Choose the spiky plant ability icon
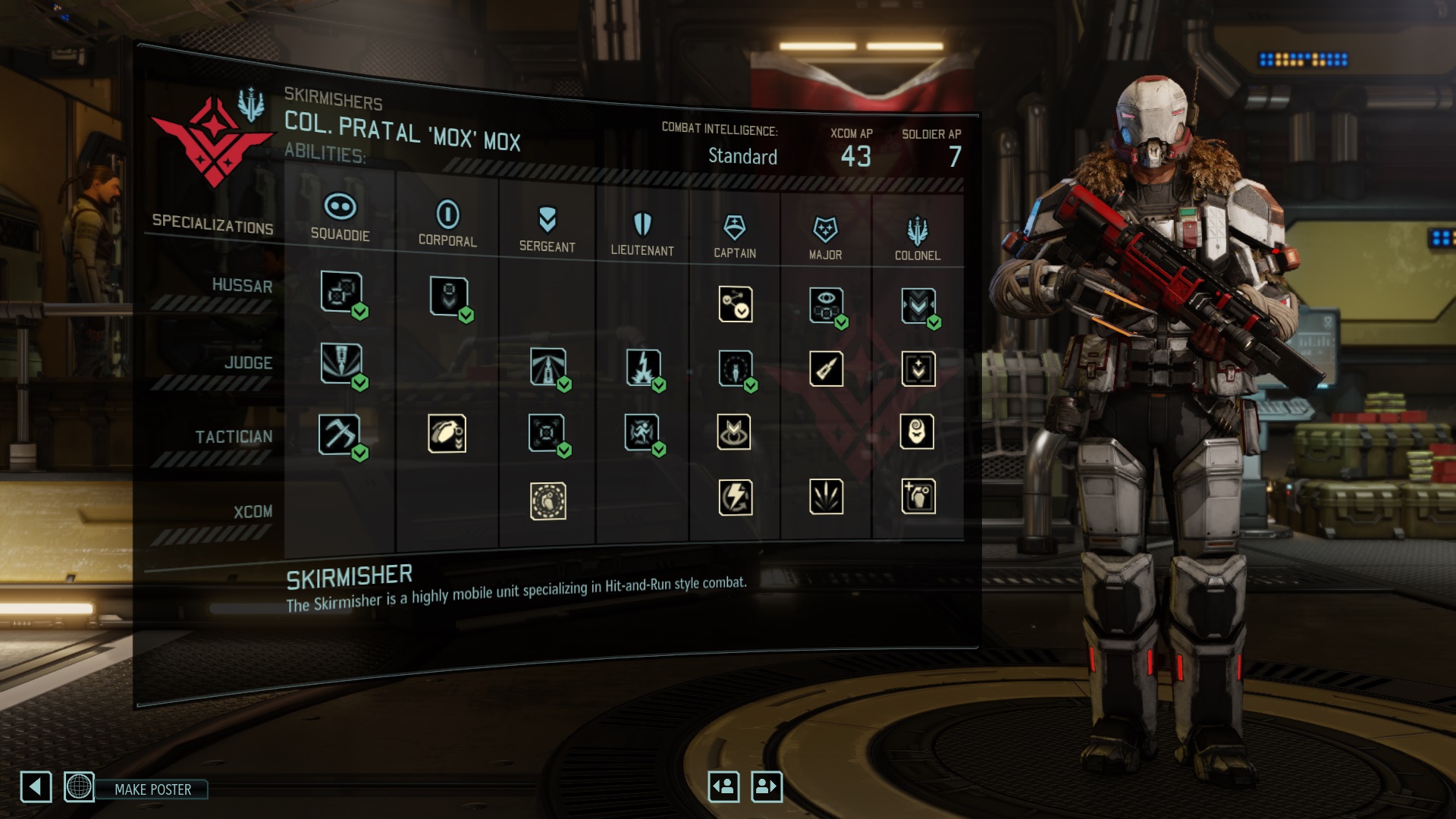 coord(826,497)
